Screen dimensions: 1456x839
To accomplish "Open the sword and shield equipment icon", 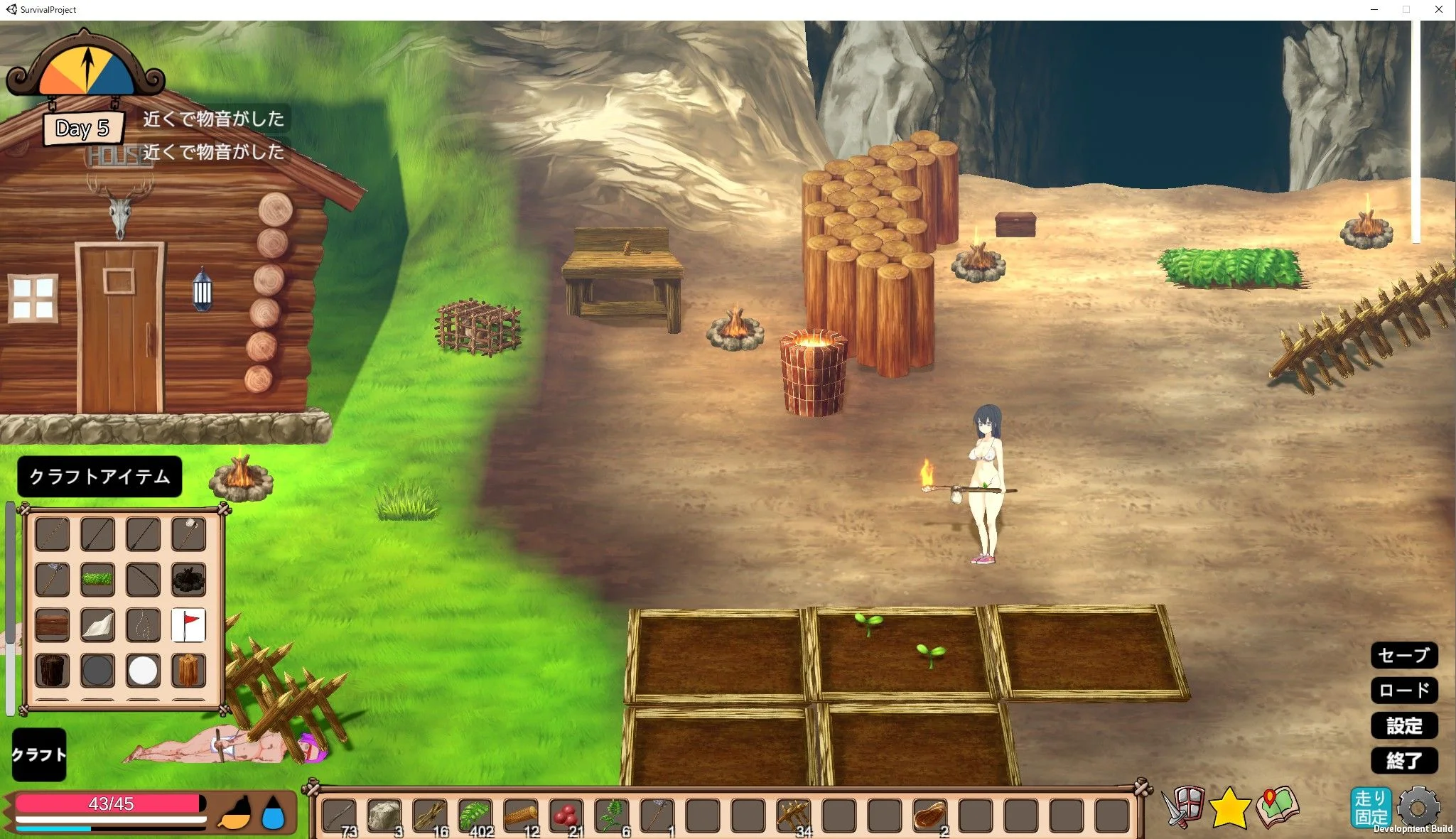I will coord(1182,807).
